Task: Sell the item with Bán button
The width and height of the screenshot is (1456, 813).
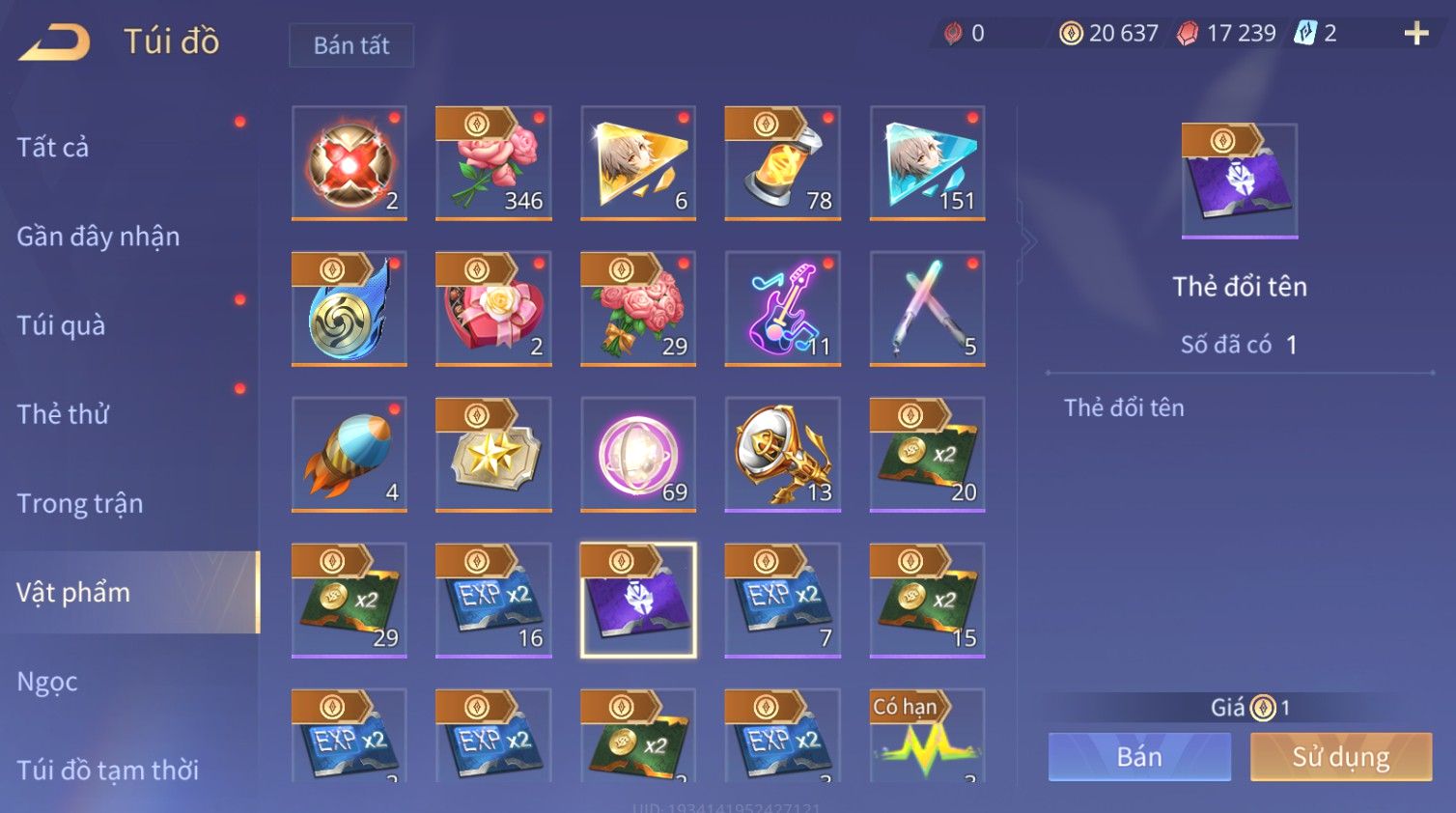Action: [x=1139, y=757]
